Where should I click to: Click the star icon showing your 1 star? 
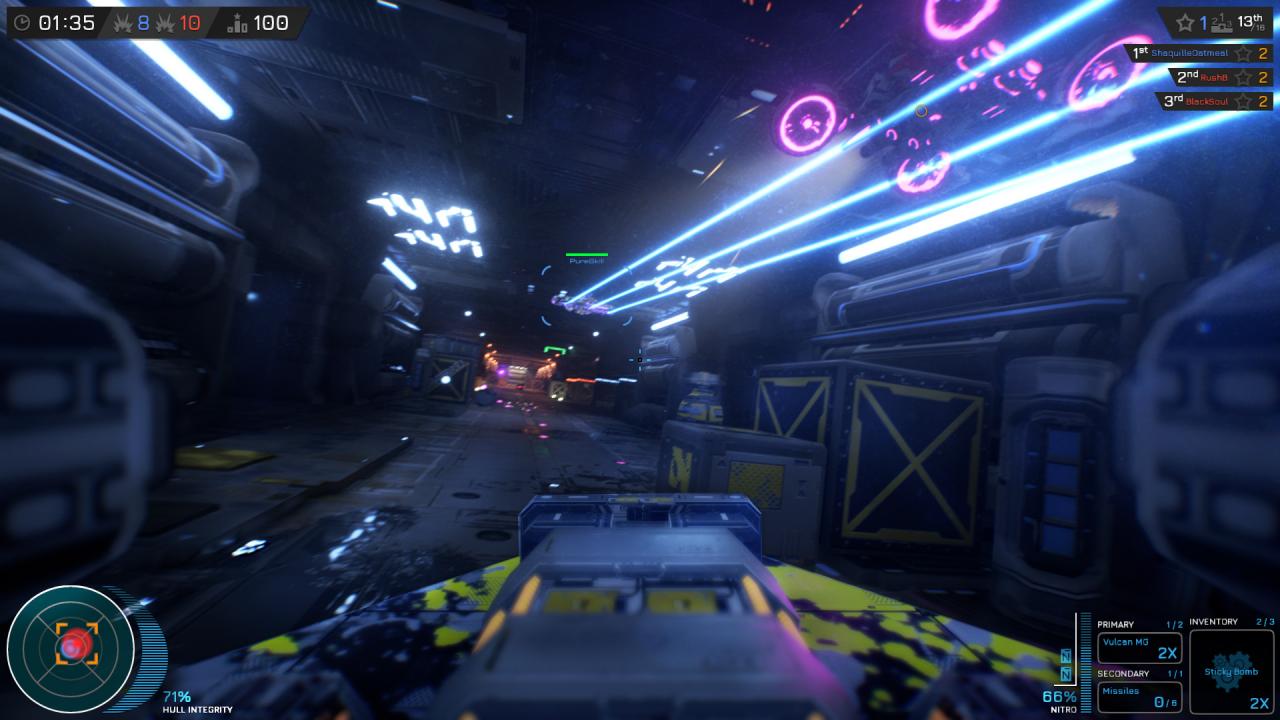[1185, 23]
